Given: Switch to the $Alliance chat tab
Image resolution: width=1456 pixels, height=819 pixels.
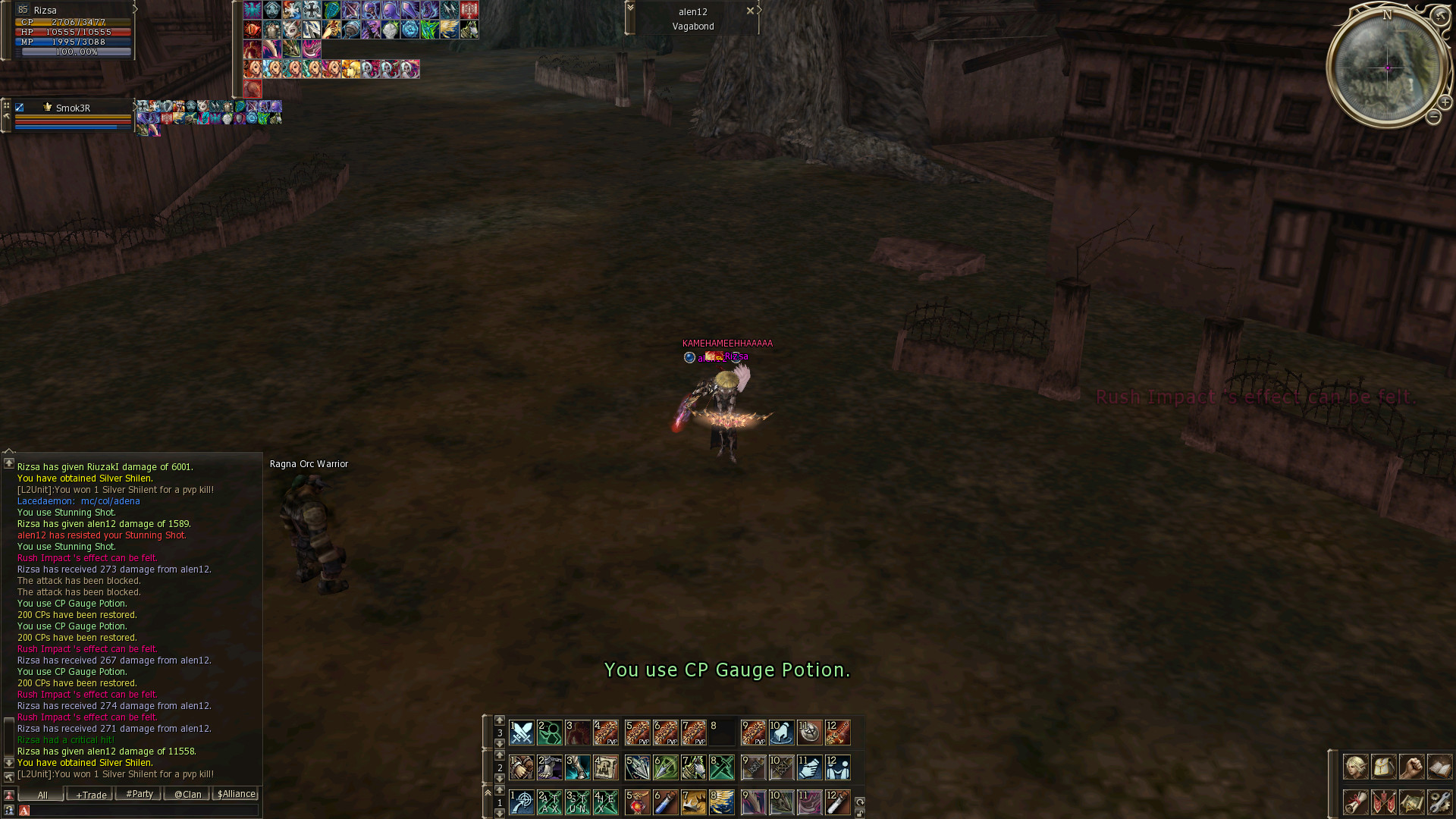Looking at the screenshot, I should [x=237, y=794].
